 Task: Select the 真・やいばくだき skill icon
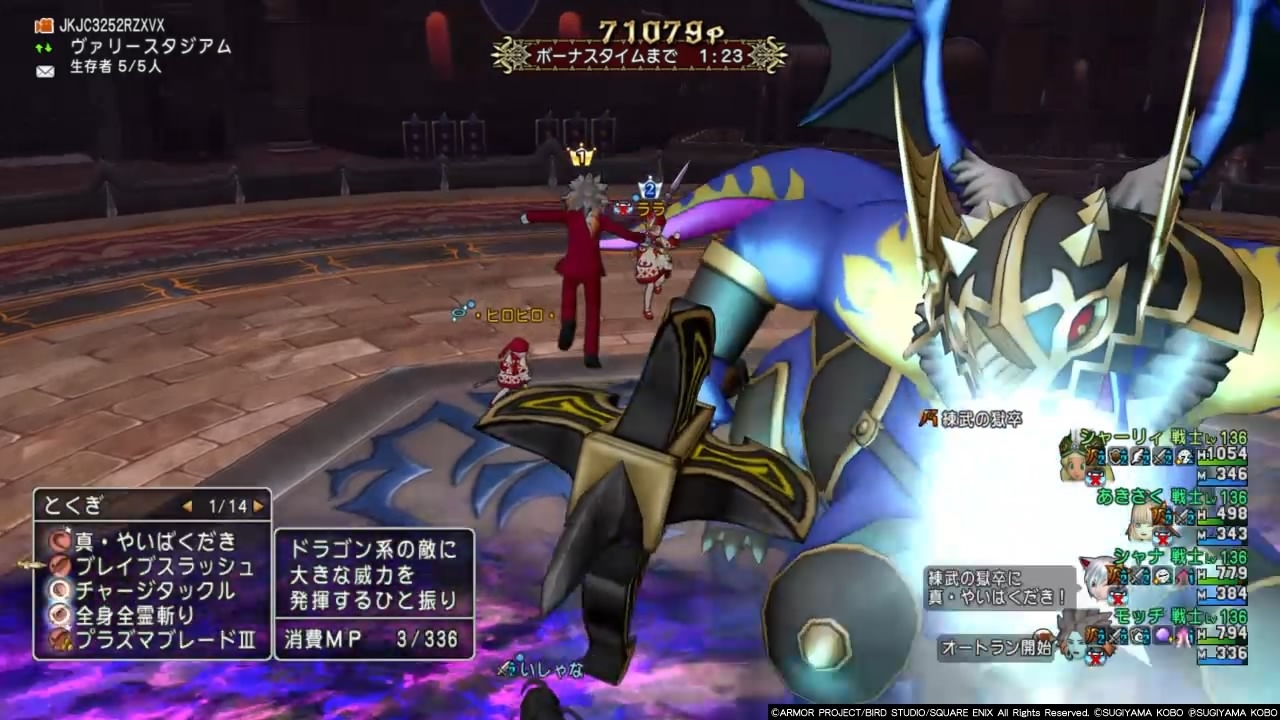[x=59, y=541]
